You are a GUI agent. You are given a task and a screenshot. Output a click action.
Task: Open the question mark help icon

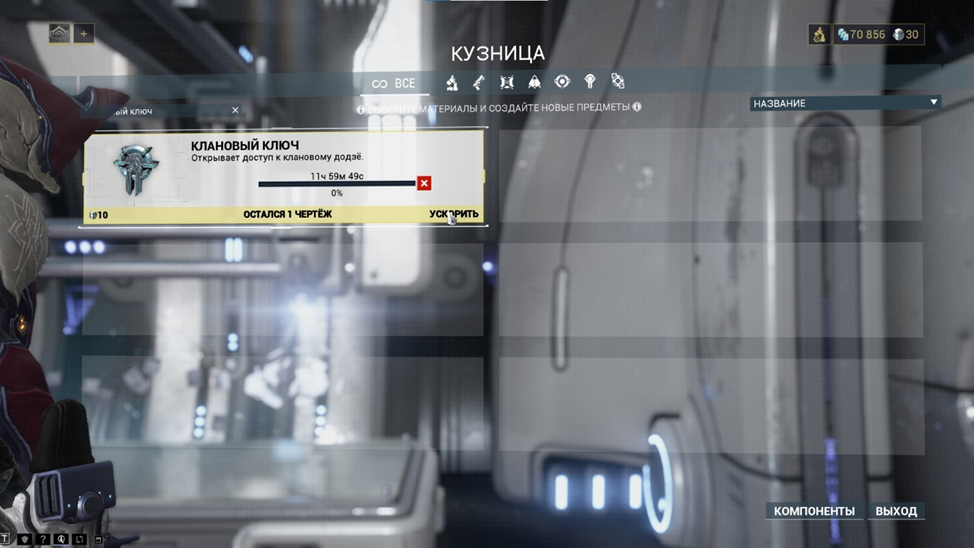(x=43, y=540)
